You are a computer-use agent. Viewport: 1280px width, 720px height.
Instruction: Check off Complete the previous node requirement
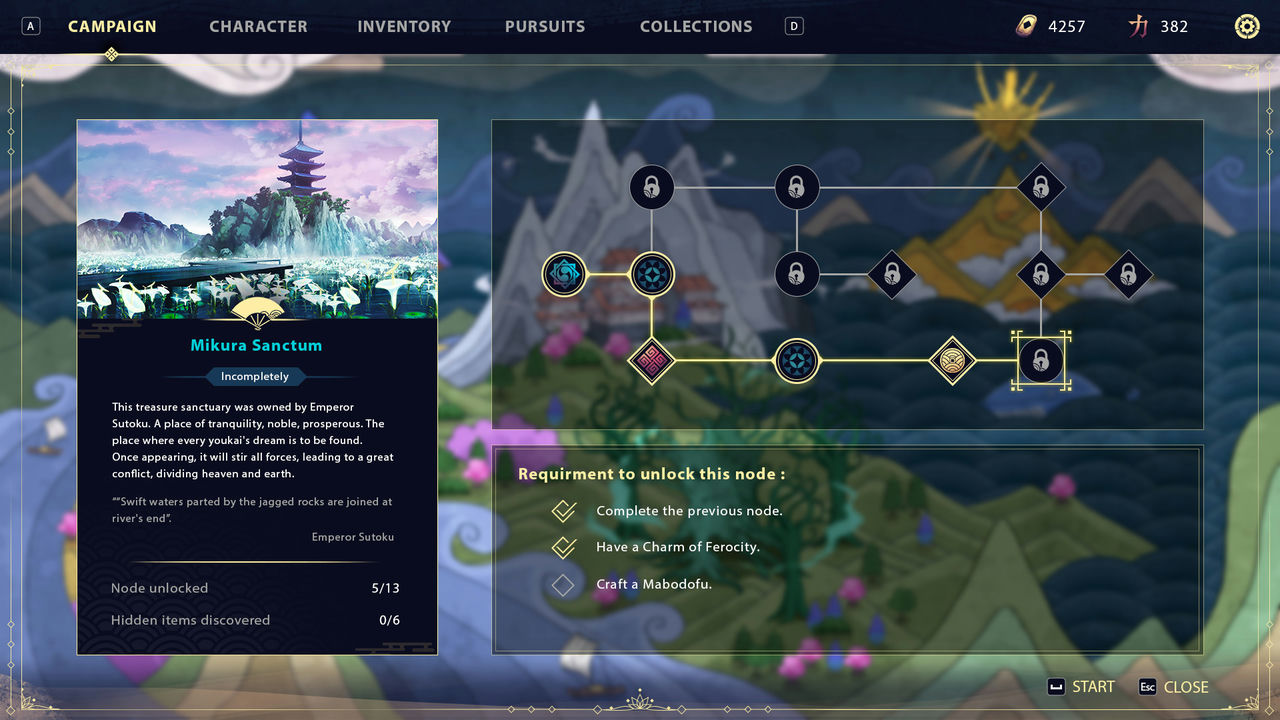pos(562,510)
